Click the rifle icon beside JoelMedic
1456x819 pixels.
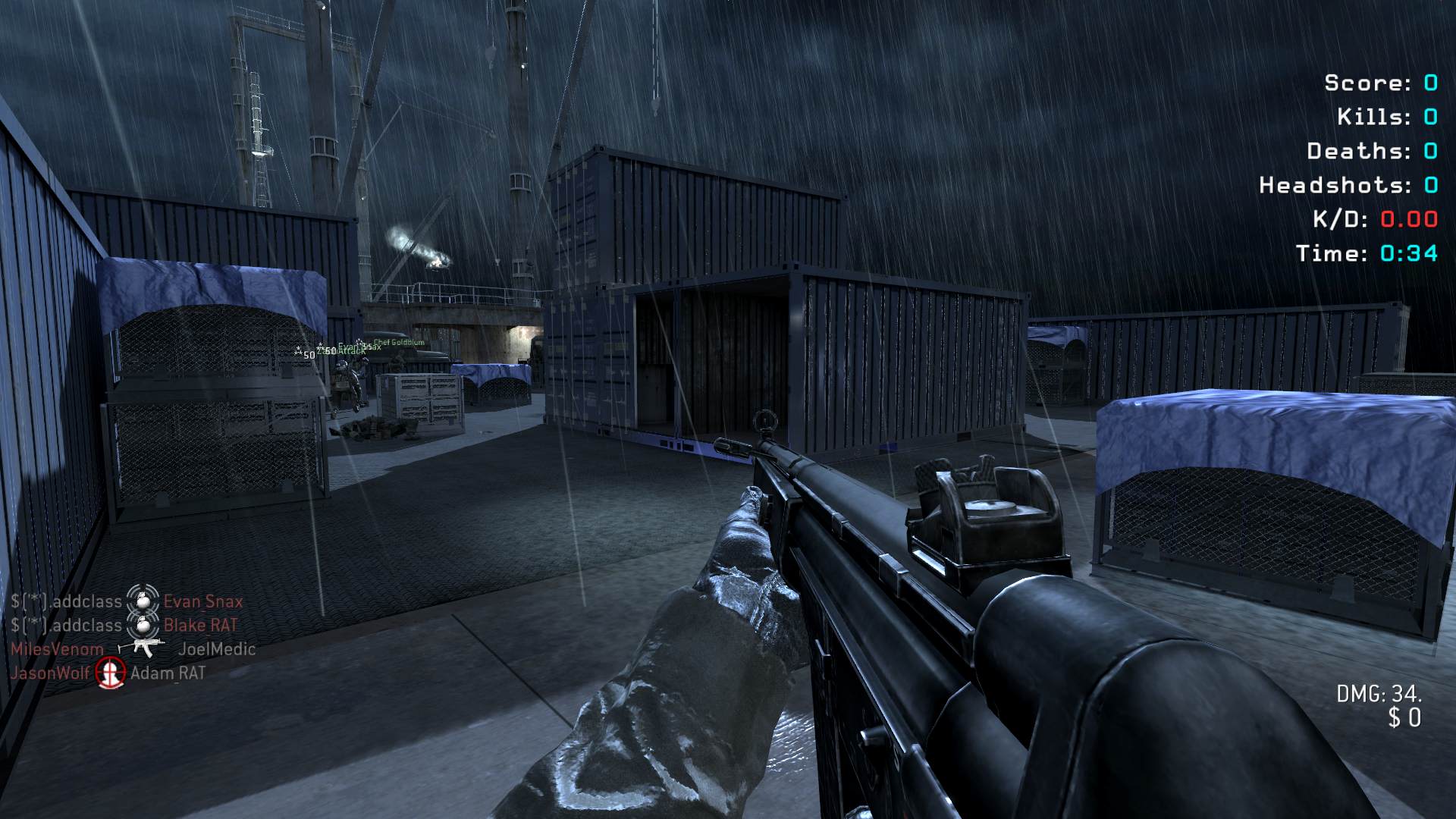click(142, 648)
